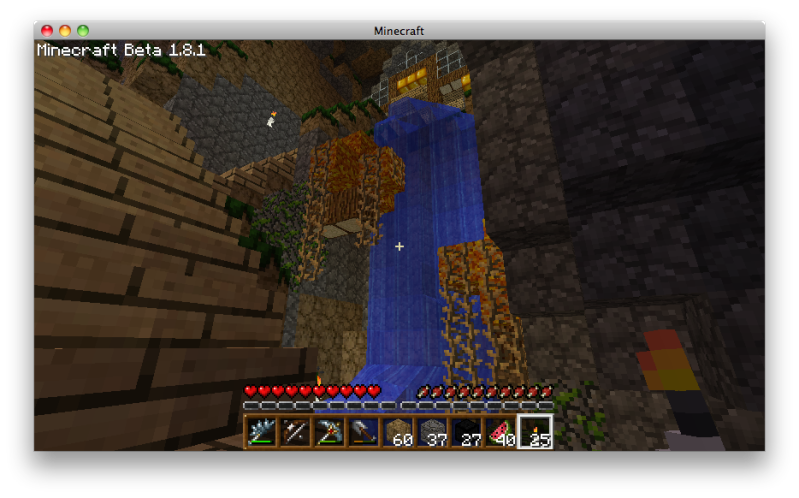Viewport: 799px width, 498px height.
Task: Select the black block stack of 27
Action: (466, 432)
